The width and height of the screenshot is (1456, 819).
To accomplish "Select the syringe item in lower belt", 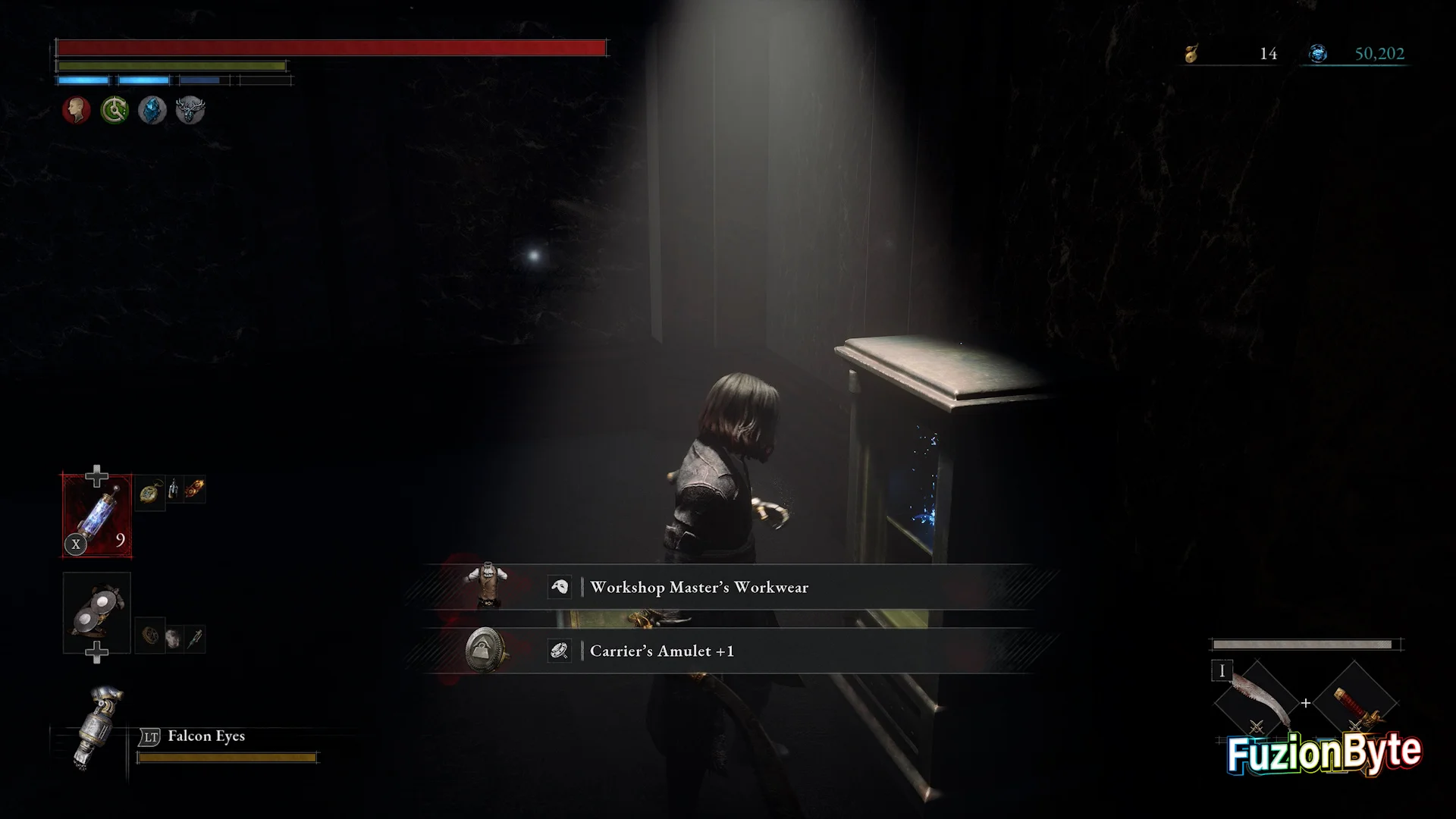I will (195, 638).
